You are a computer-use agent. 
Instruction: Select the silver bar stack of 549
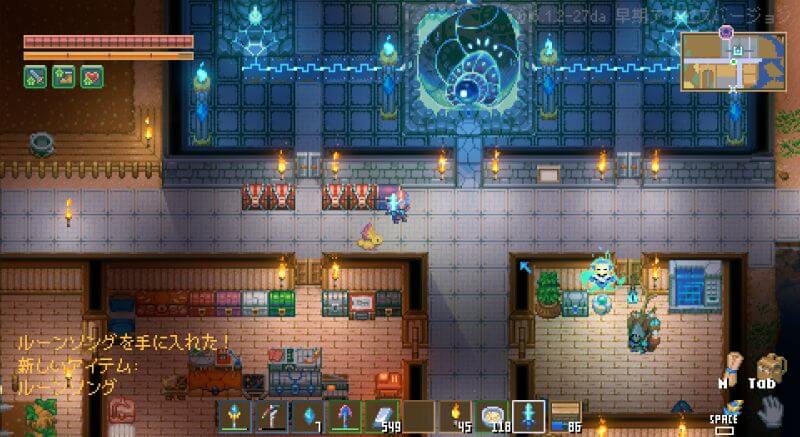(x=381, y=416)
